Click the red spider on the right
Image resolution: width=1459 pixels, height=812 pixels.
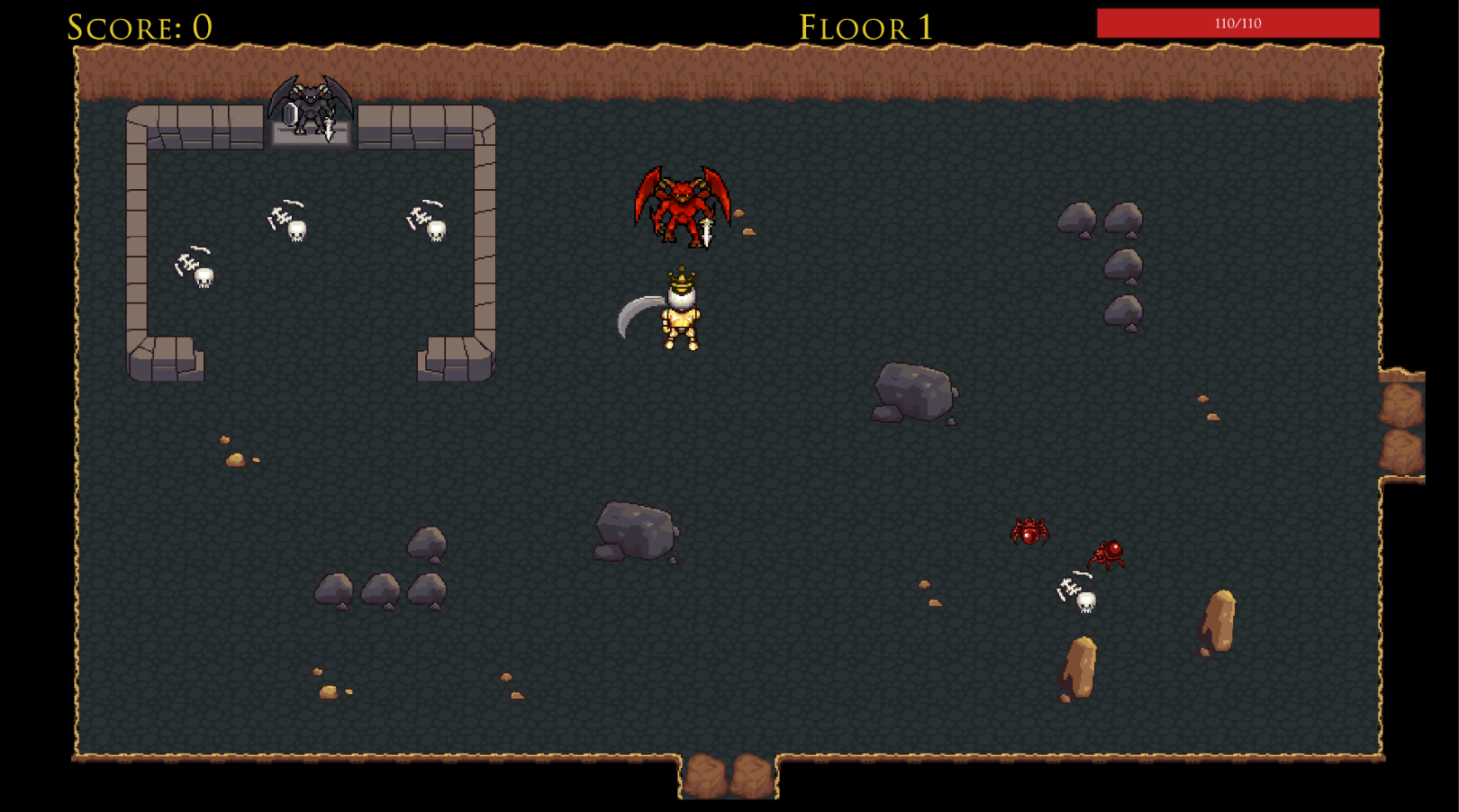point(1108,555)
